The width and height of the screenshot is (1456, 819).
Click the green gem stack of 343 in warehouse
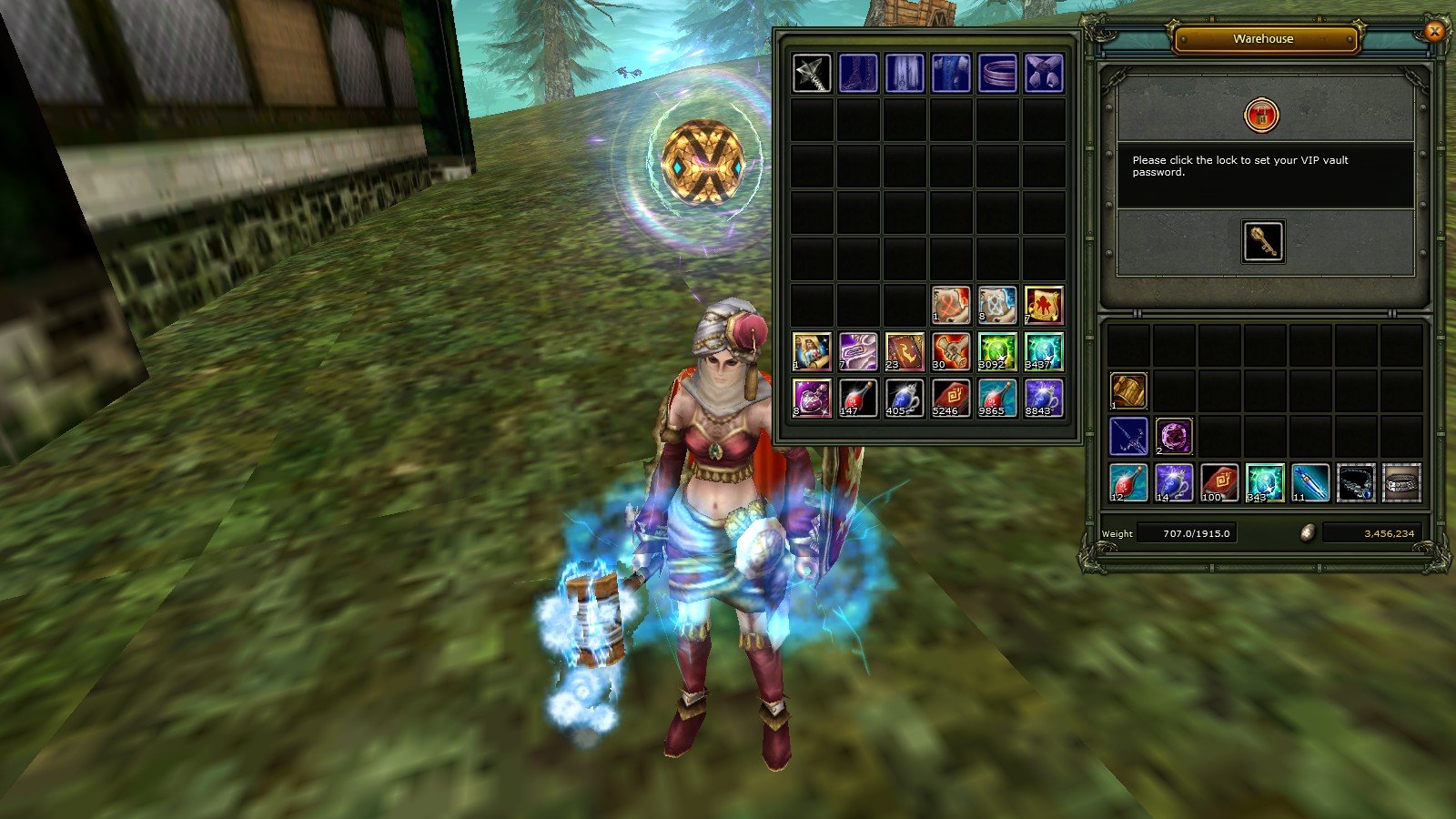1263,484
